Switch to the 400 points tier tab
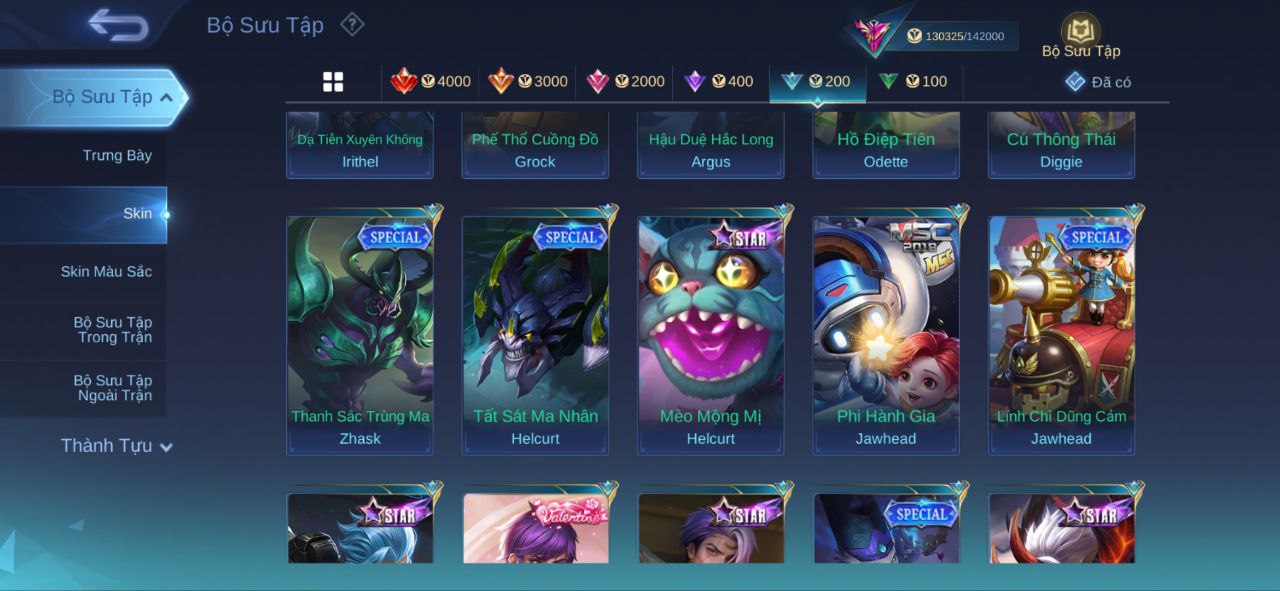1280x591 pixels. click(719, 81)
